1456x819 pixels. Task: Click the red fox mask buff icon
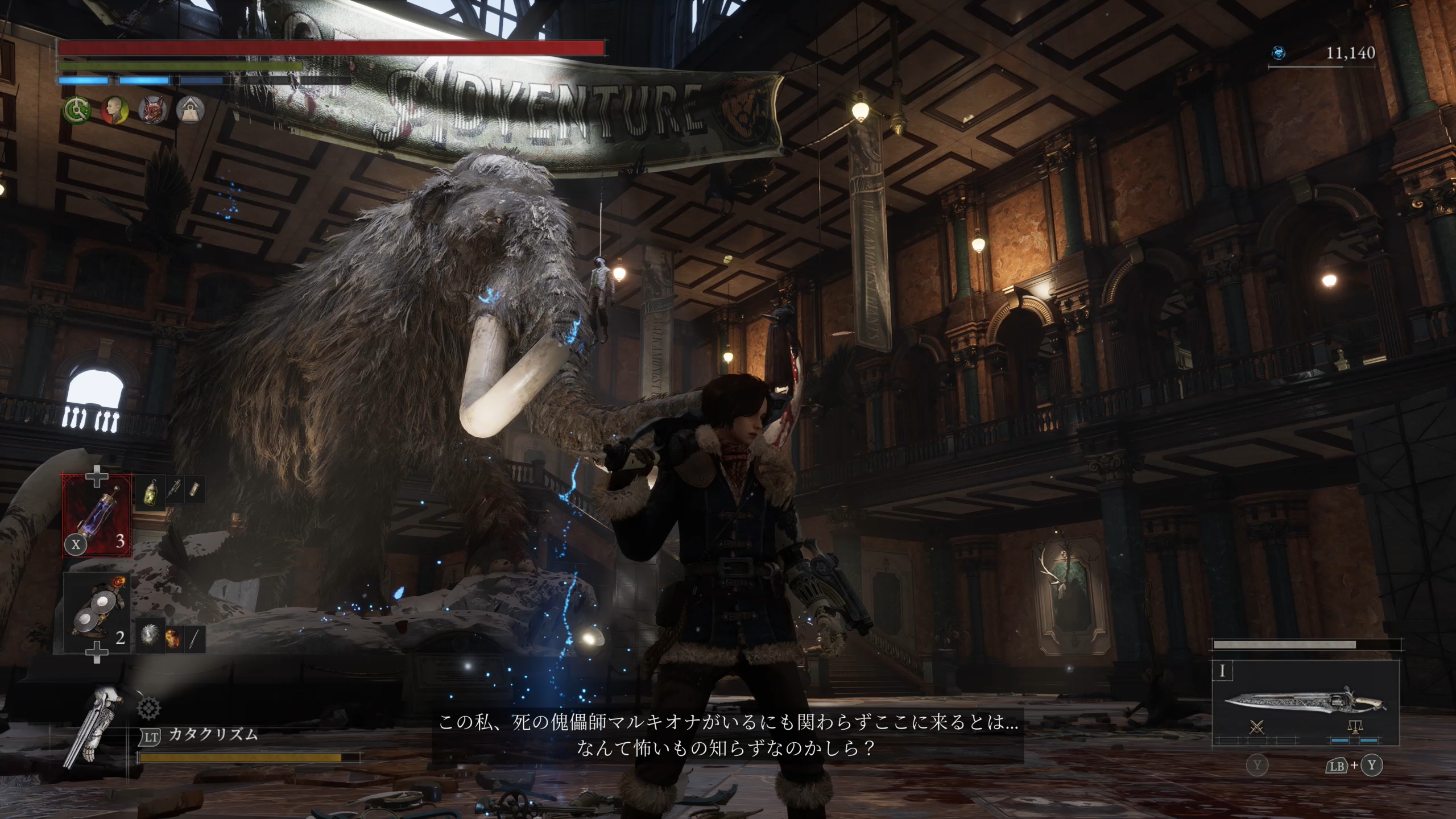[x=152, y=110]
